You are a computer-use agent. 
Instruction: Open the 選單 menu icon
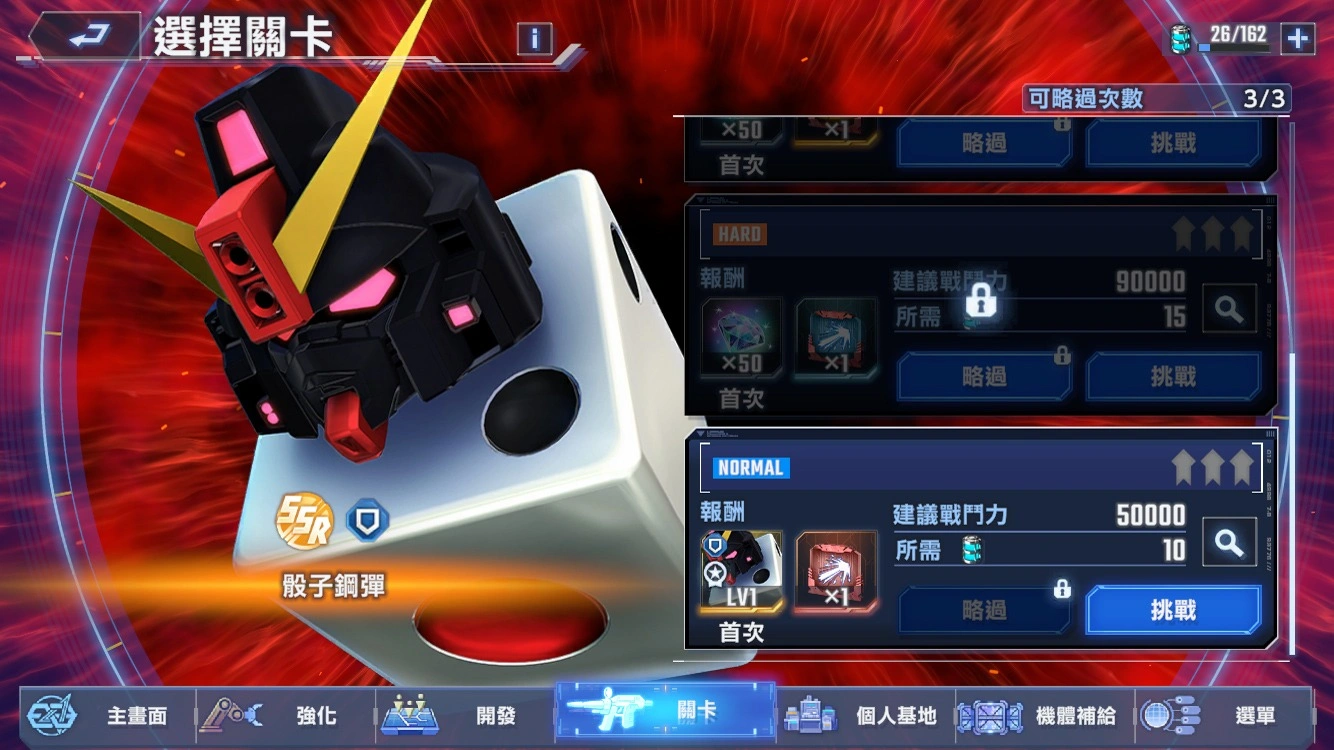tap(1166, 716)
